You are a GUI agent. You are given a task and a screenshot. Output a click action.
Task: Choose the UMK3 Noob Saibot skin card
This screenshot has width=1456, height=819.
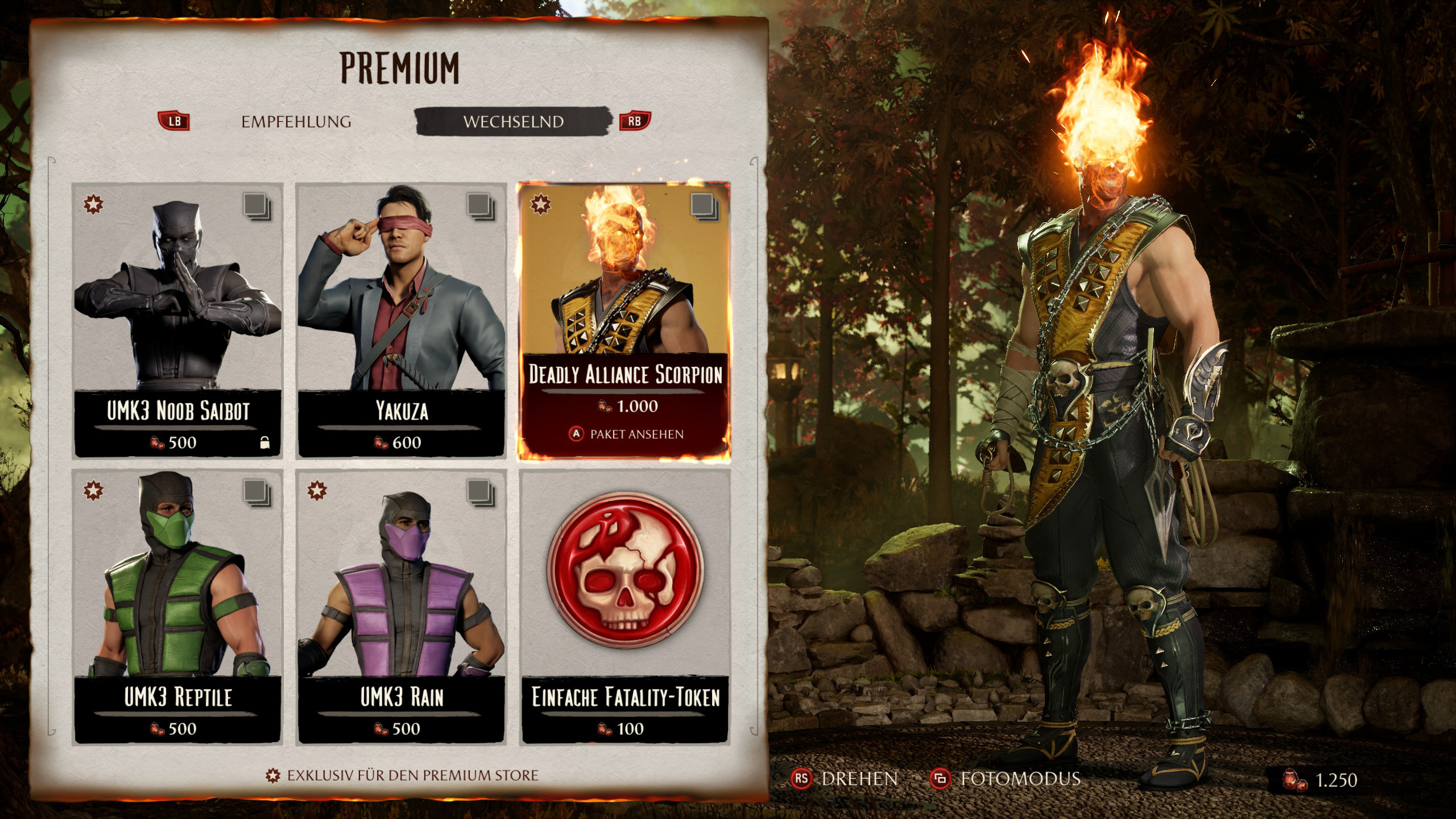point(177,320)
